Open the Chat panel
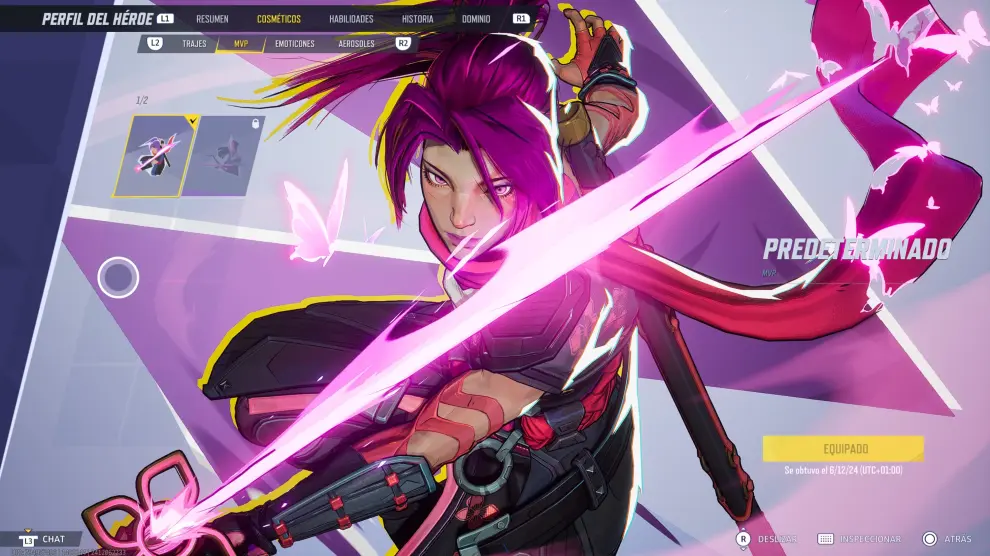The height and width of the screenshot is (556, 990). pos(53,539)
